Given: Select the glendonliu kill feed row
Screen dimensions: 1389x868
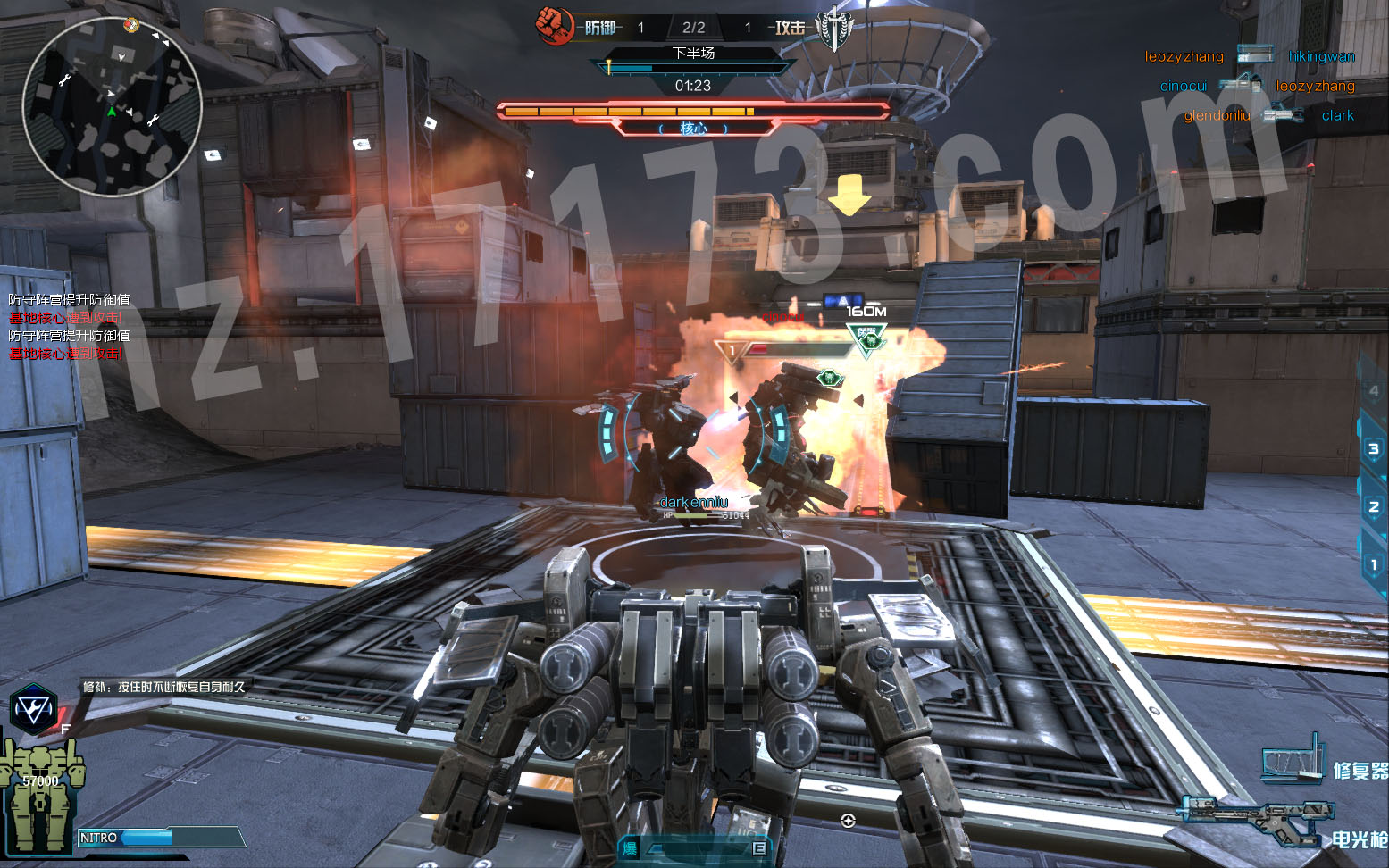Looking at the screenshot, I should (x=1268, y=115).
